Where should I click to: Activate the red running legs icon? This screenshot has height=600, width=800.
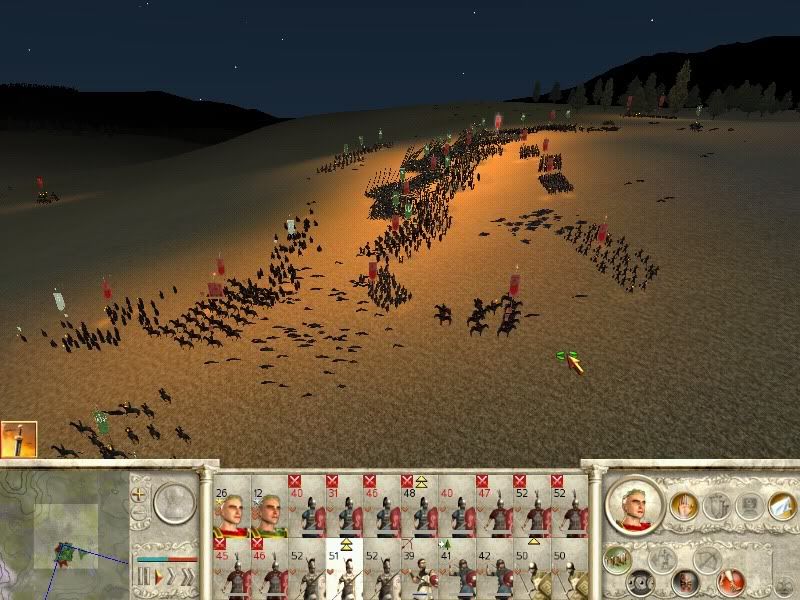731,580
